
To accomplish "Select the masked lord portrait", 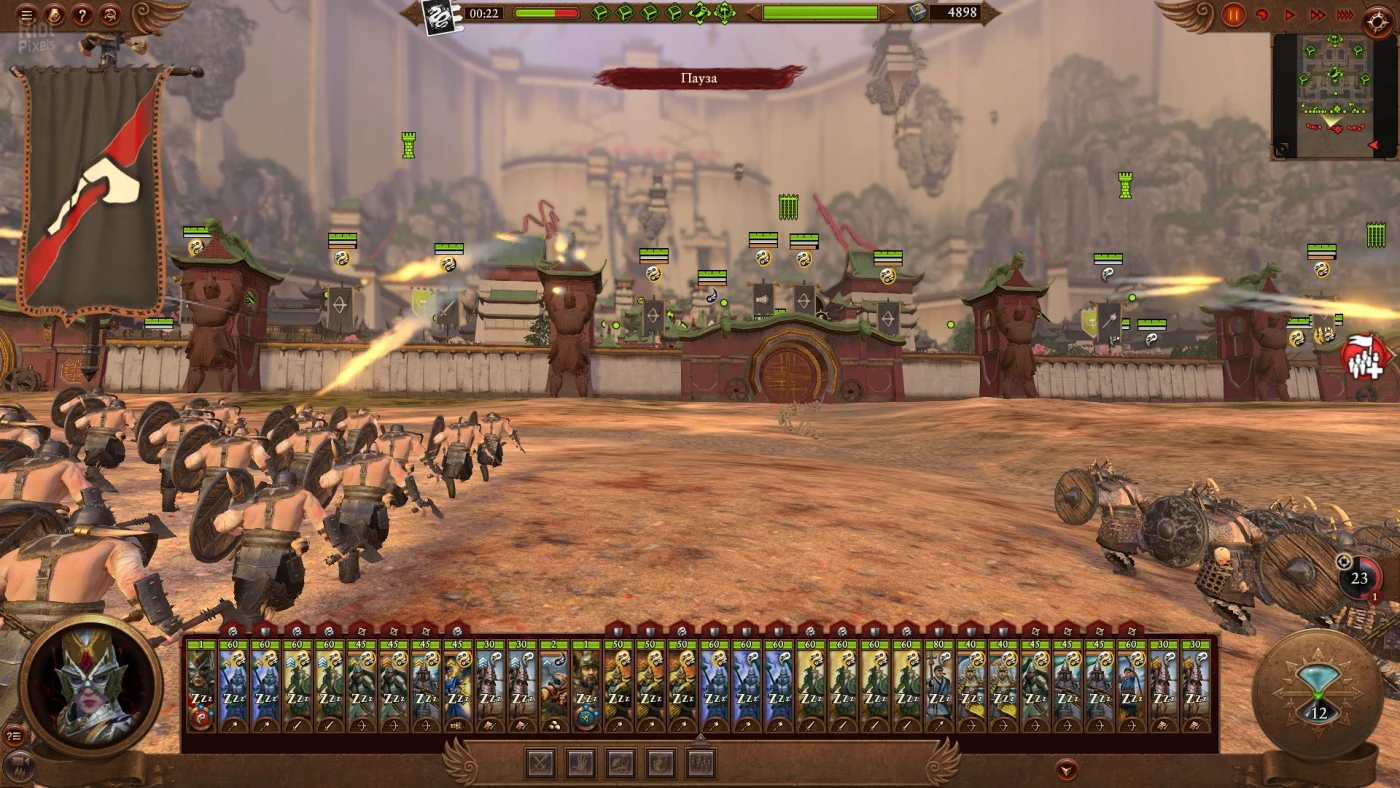I will (x=91, y=687).
